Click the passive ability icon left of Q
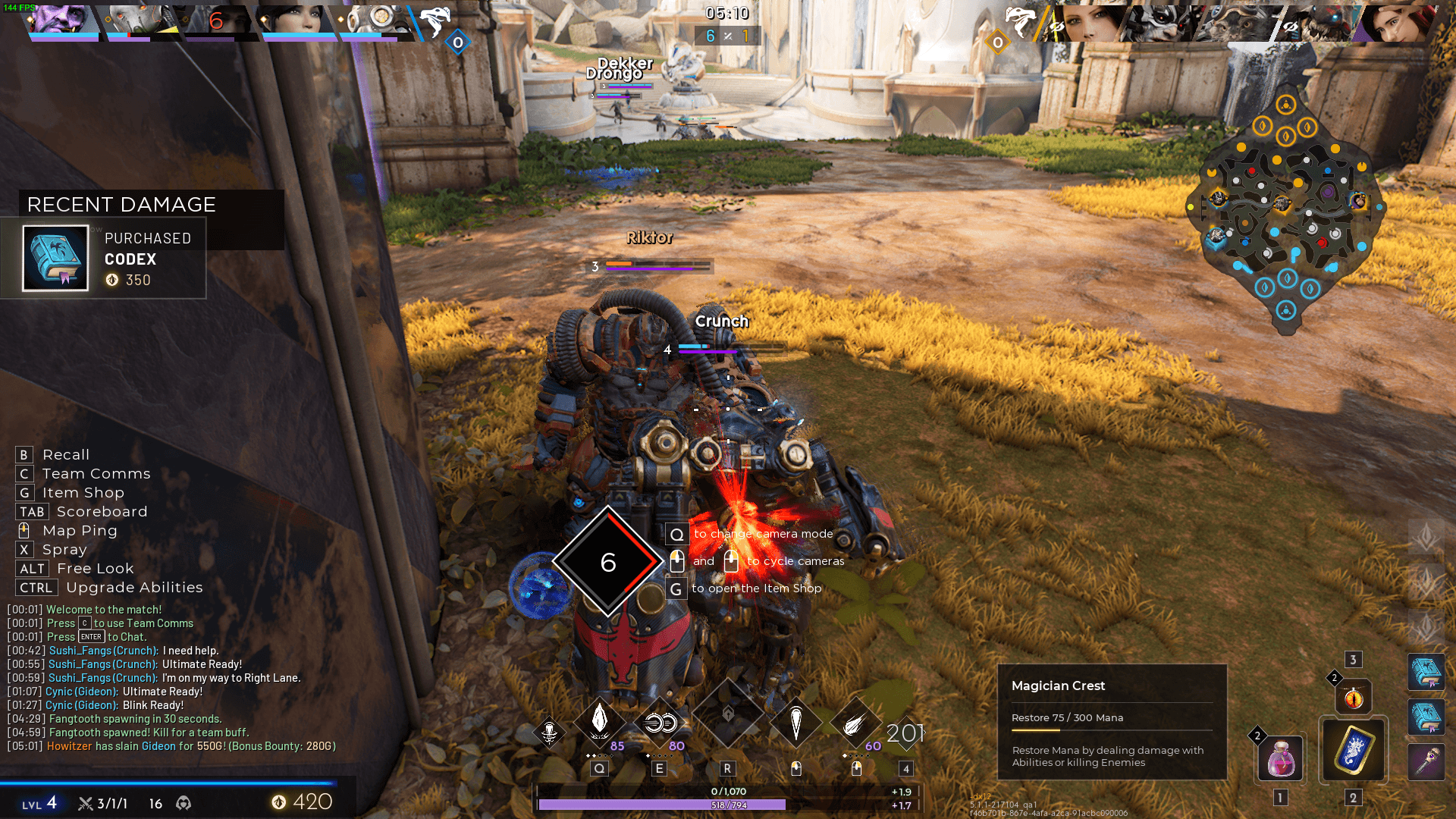 549,733
